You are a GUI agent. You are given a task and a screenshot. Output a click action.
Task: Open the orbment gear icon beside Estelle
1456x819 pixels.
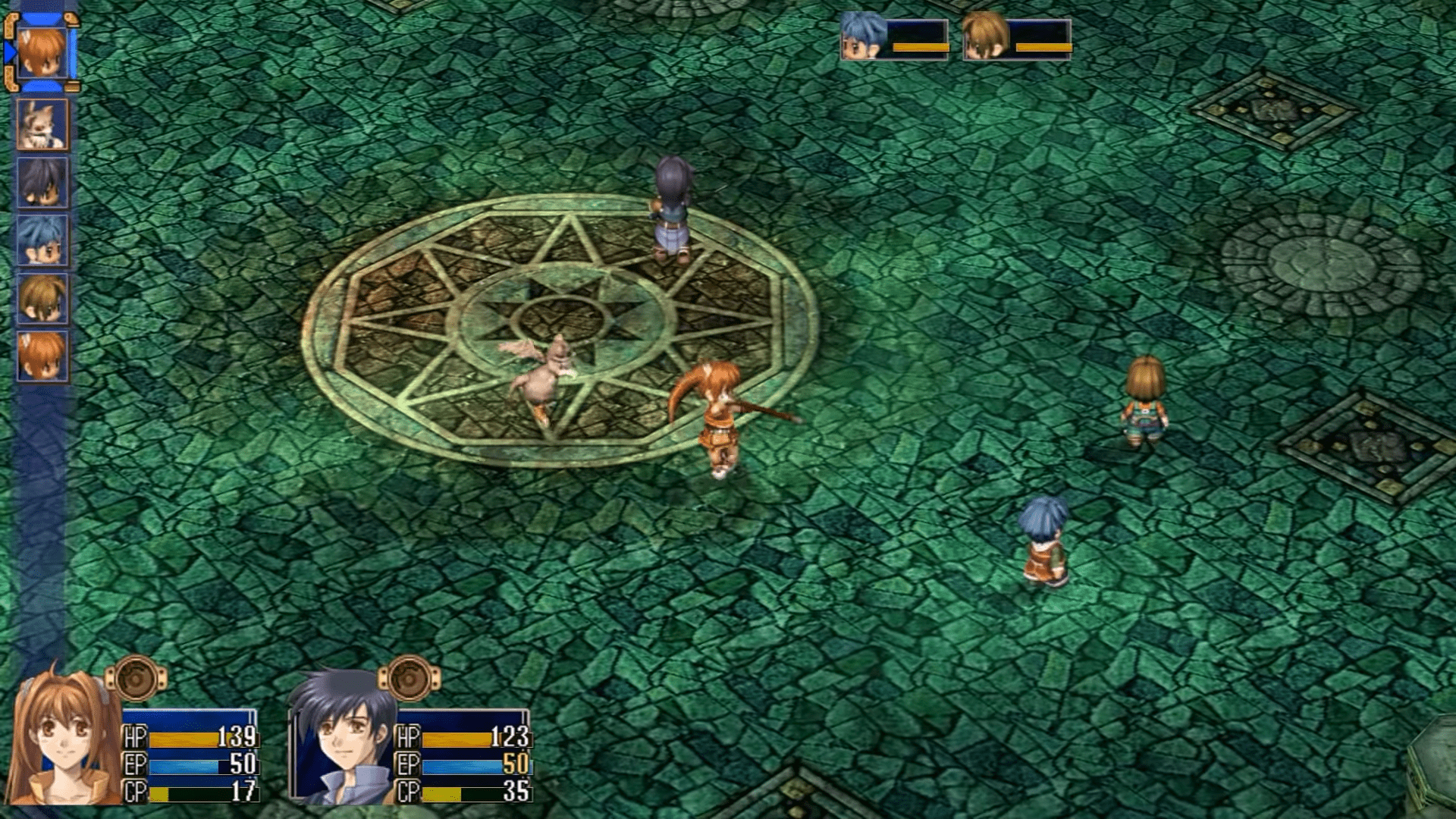pos(136,679)
